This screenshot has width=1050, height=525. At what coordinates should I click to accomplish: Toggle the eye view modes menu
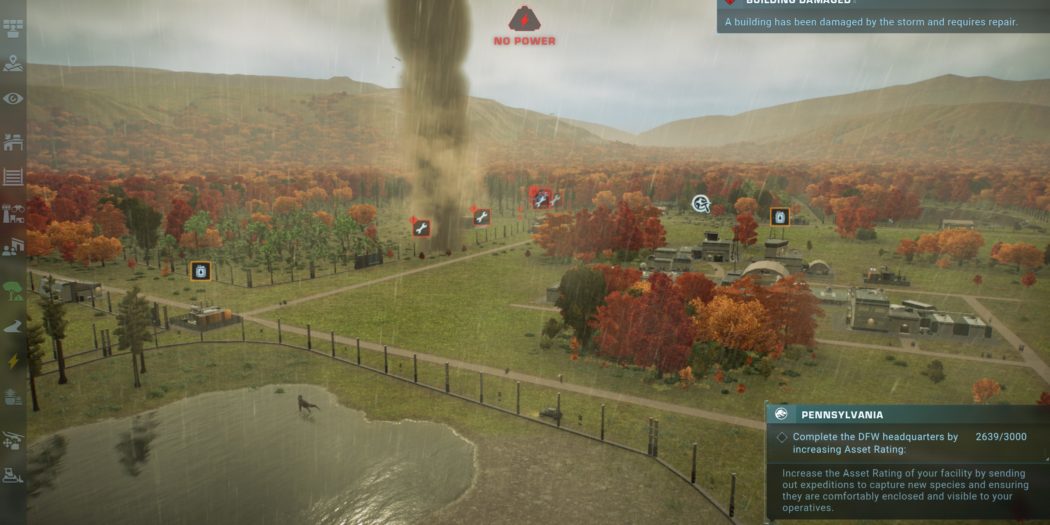13,98
